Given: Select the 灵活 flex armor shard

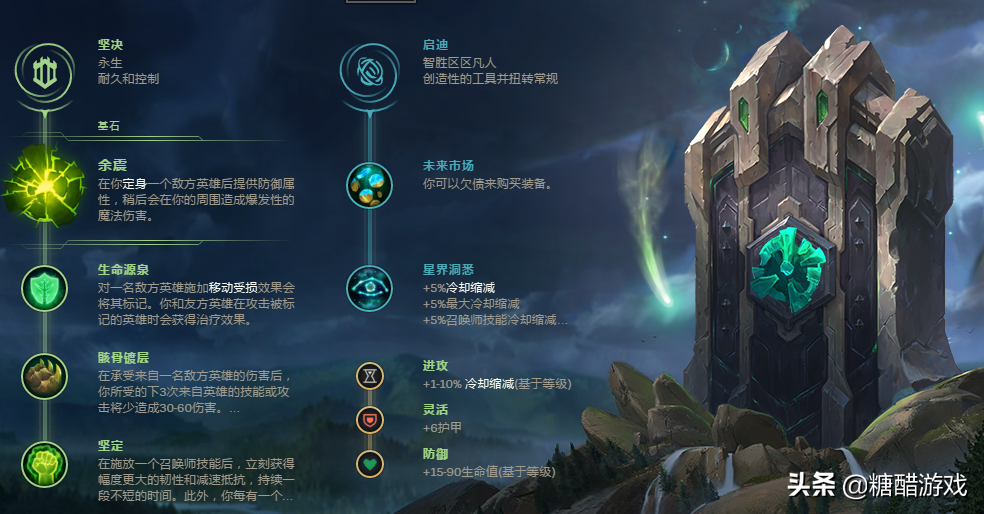Looking at the screenshot, I should (370, 420).
